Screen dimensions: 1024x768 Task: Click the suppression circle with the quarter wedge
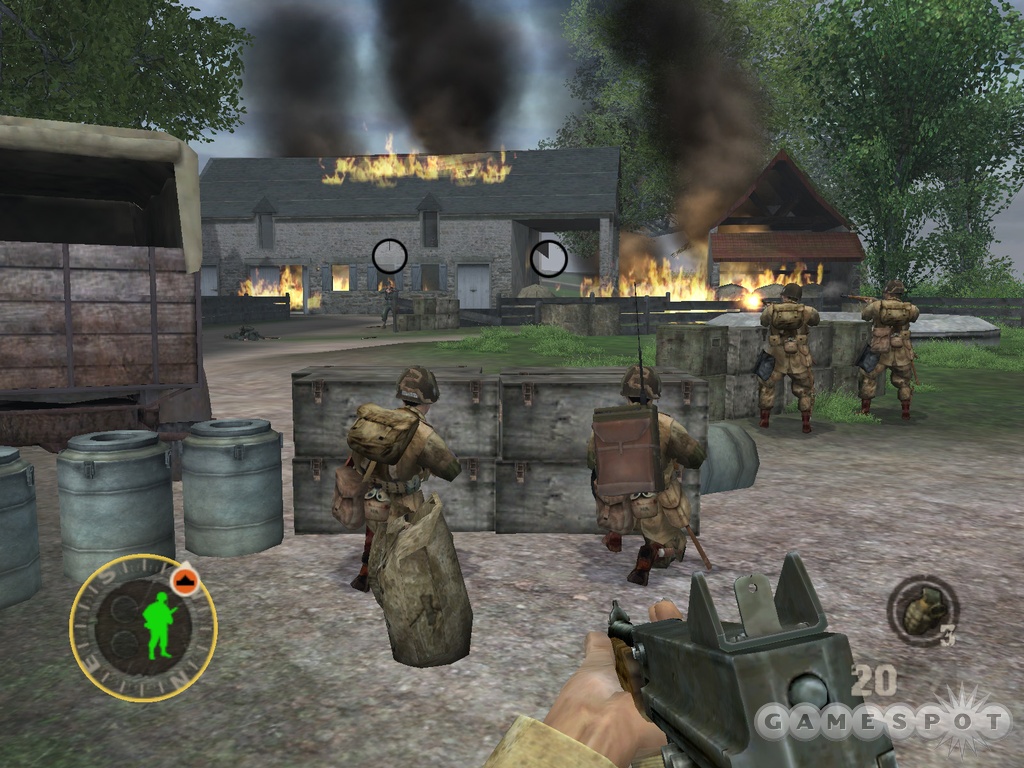click(x=548, y=259)
